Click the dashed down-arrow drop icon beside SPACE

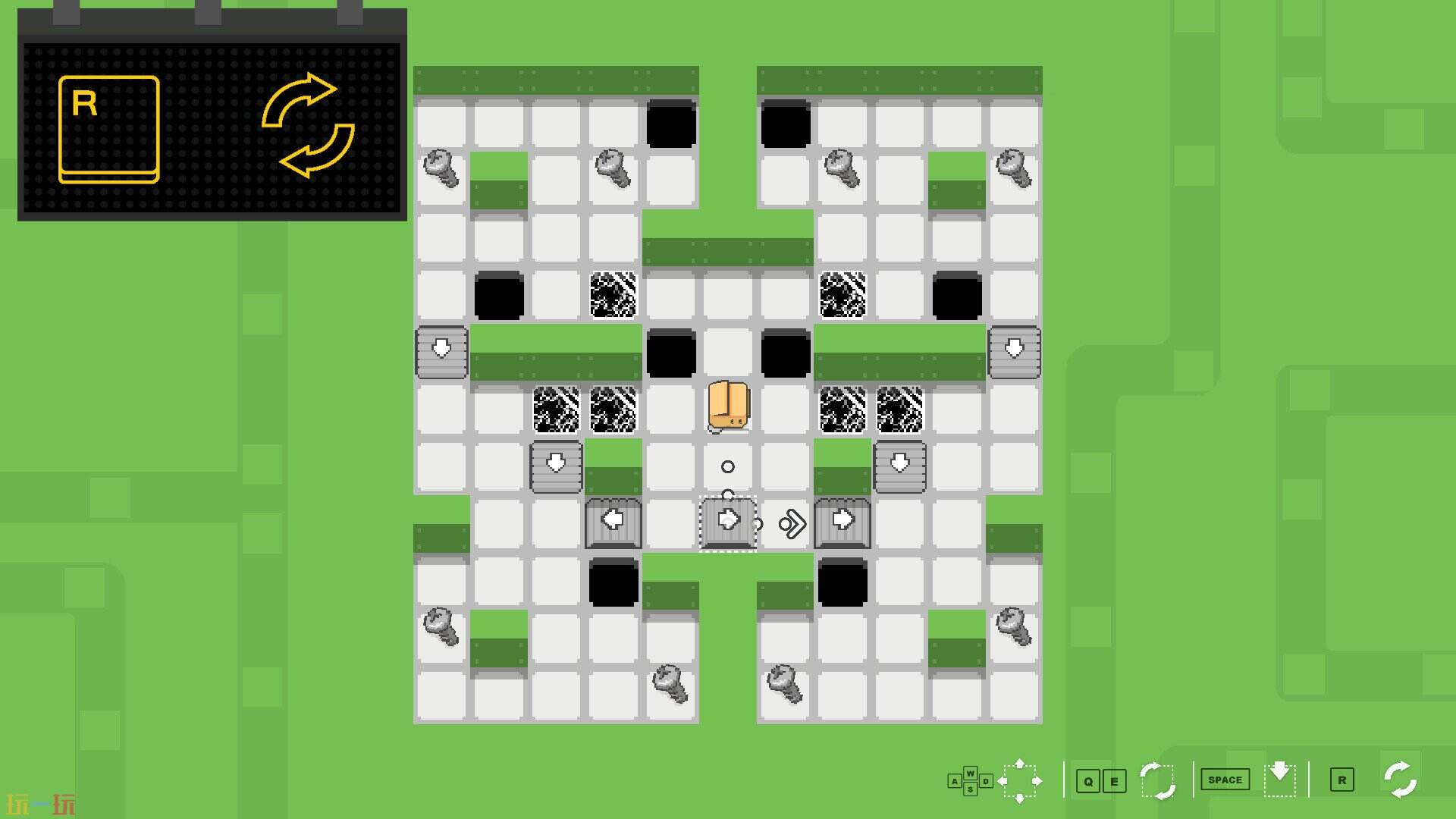coord(1280,779)
